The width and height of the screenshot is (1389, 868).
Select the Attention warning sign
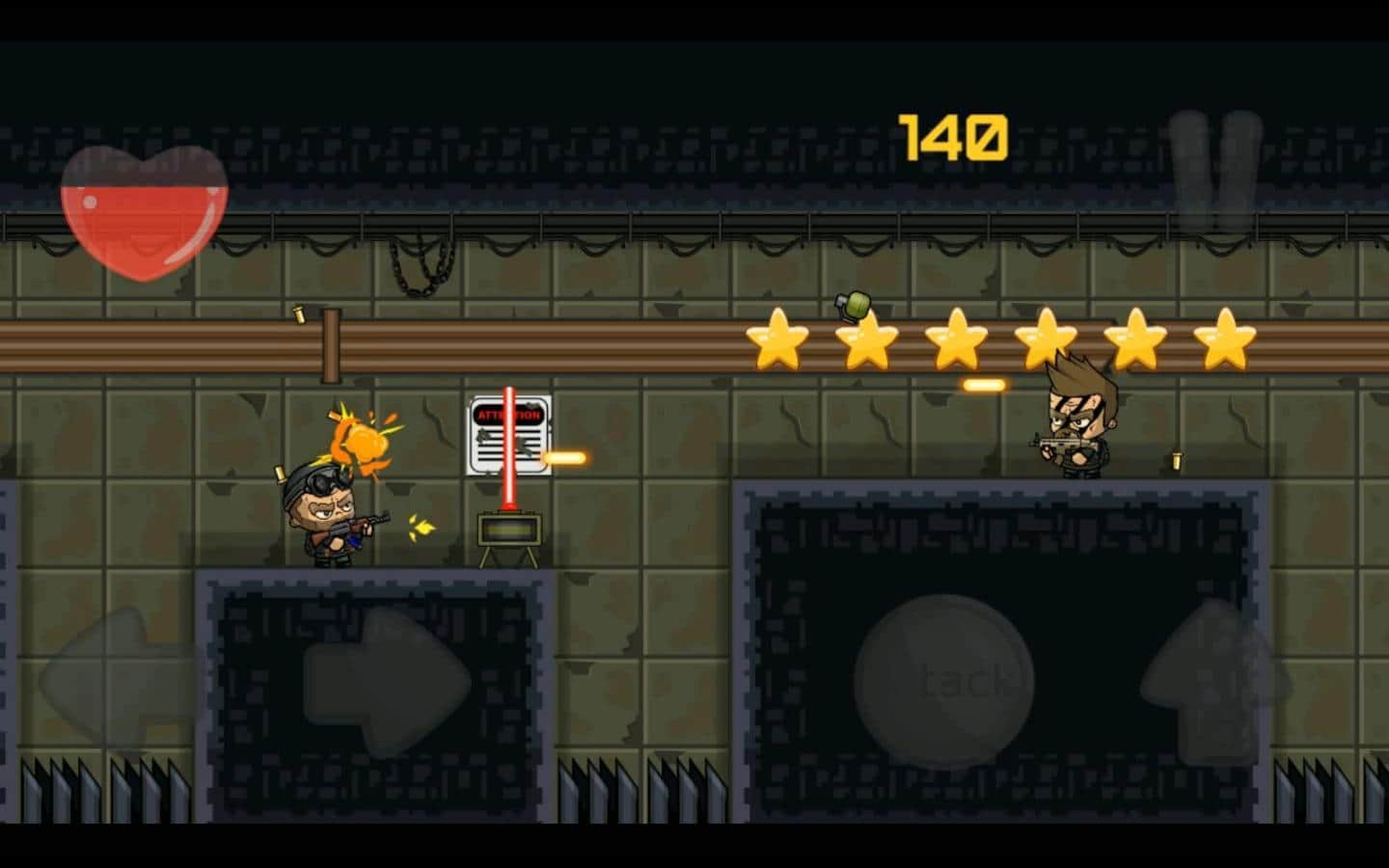[x=509, y=434]
